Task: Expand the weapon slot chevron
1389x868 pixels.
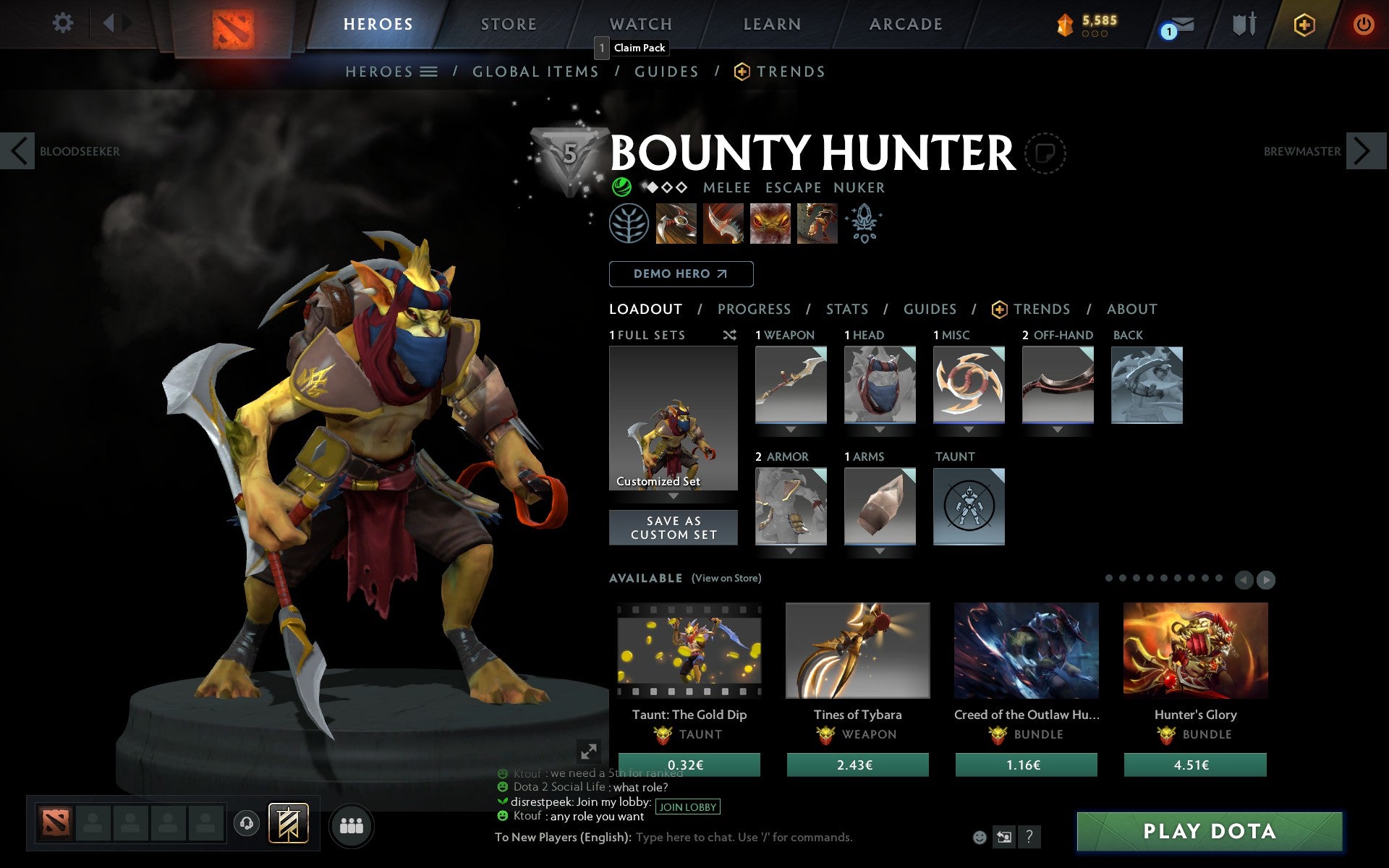Action: click(791, 428)
